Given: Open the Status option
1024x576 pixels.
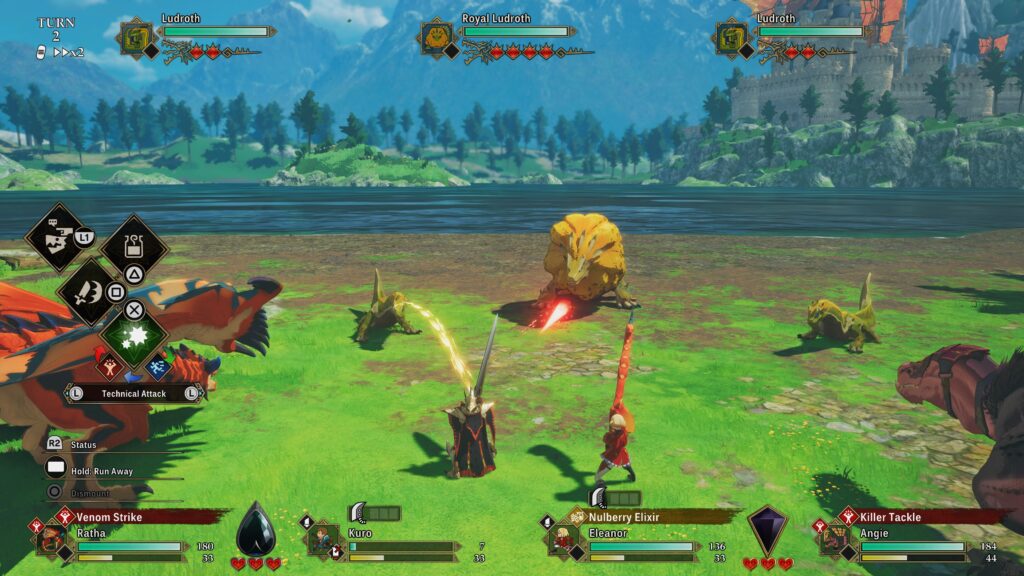Looking at the screenshot, I should point(83,444).
